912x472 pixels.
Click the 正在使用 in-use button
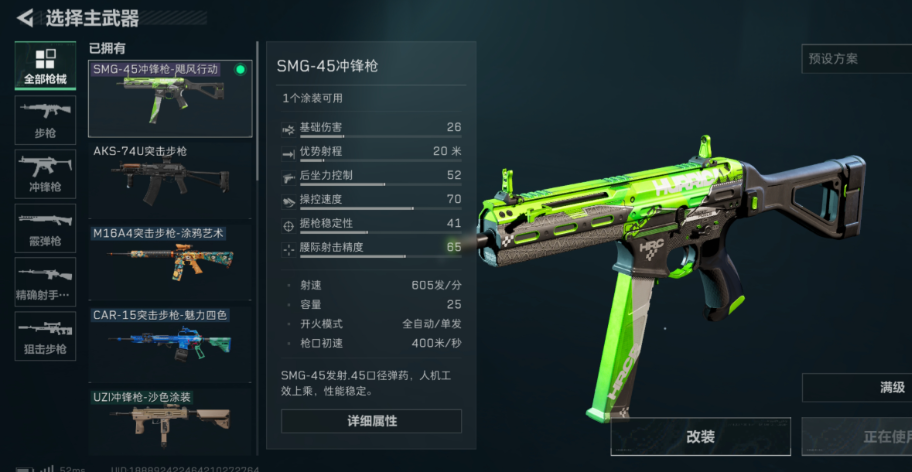pos(866,437)
